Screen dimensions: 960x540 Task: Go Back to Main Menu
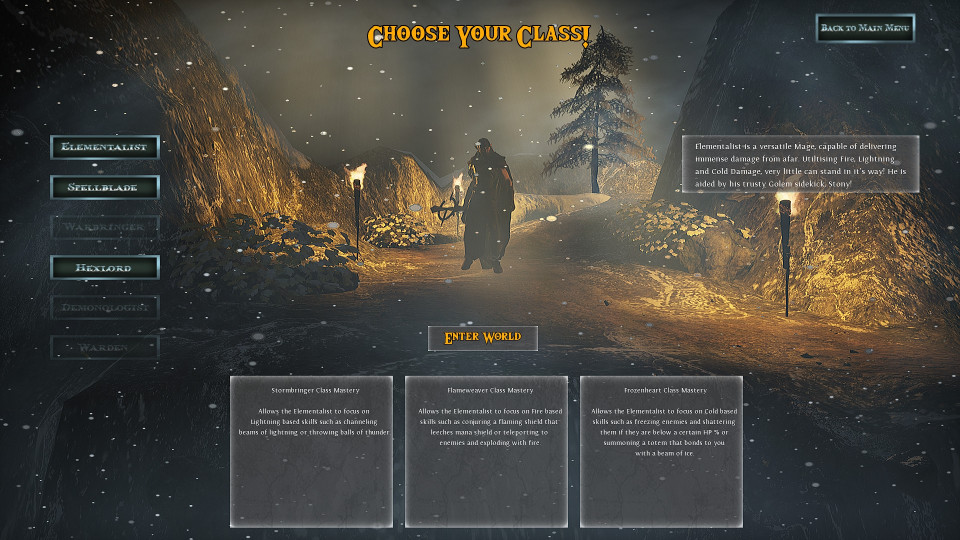coord(865,28)
